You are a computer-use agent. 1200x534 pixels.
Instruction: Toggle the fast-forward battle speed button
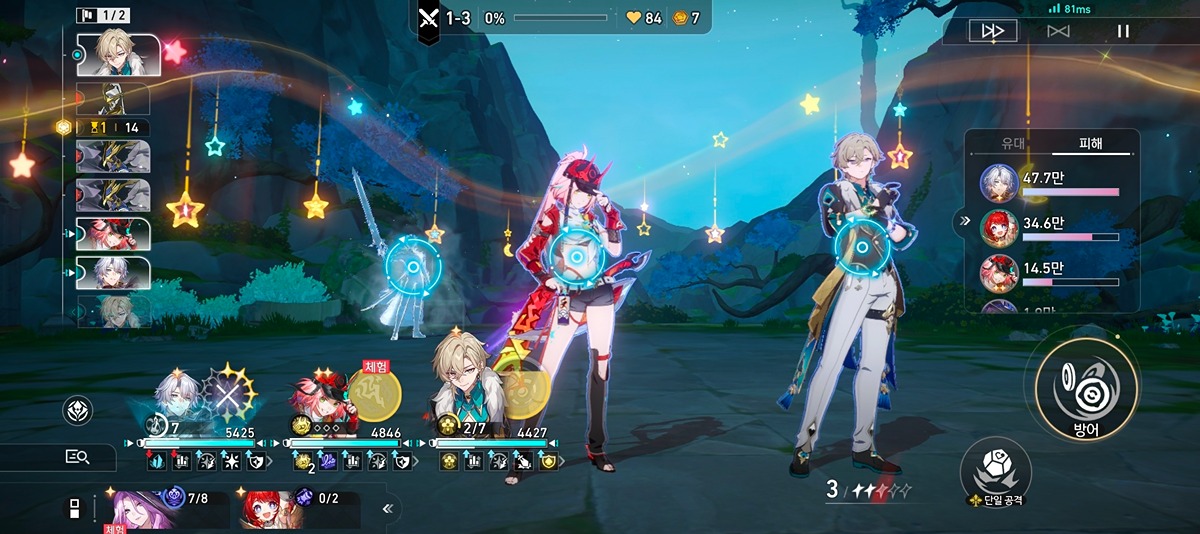[992, 31]
